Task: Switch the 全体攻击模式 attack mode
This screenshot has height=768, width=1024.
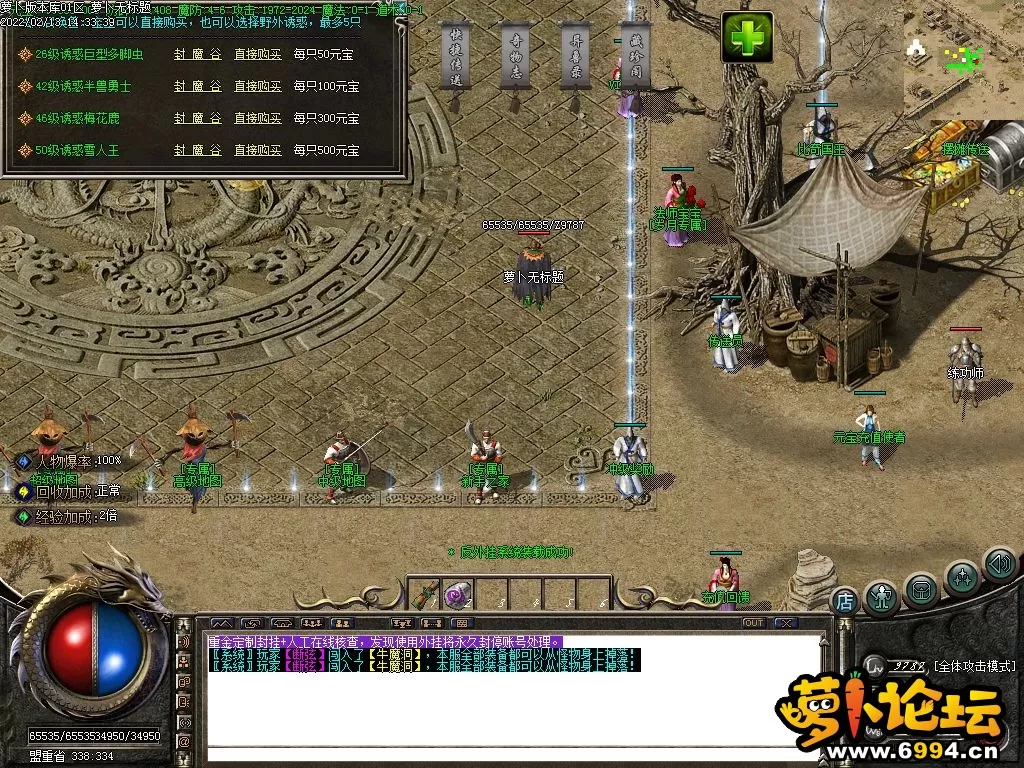Action: coord(974,666)
